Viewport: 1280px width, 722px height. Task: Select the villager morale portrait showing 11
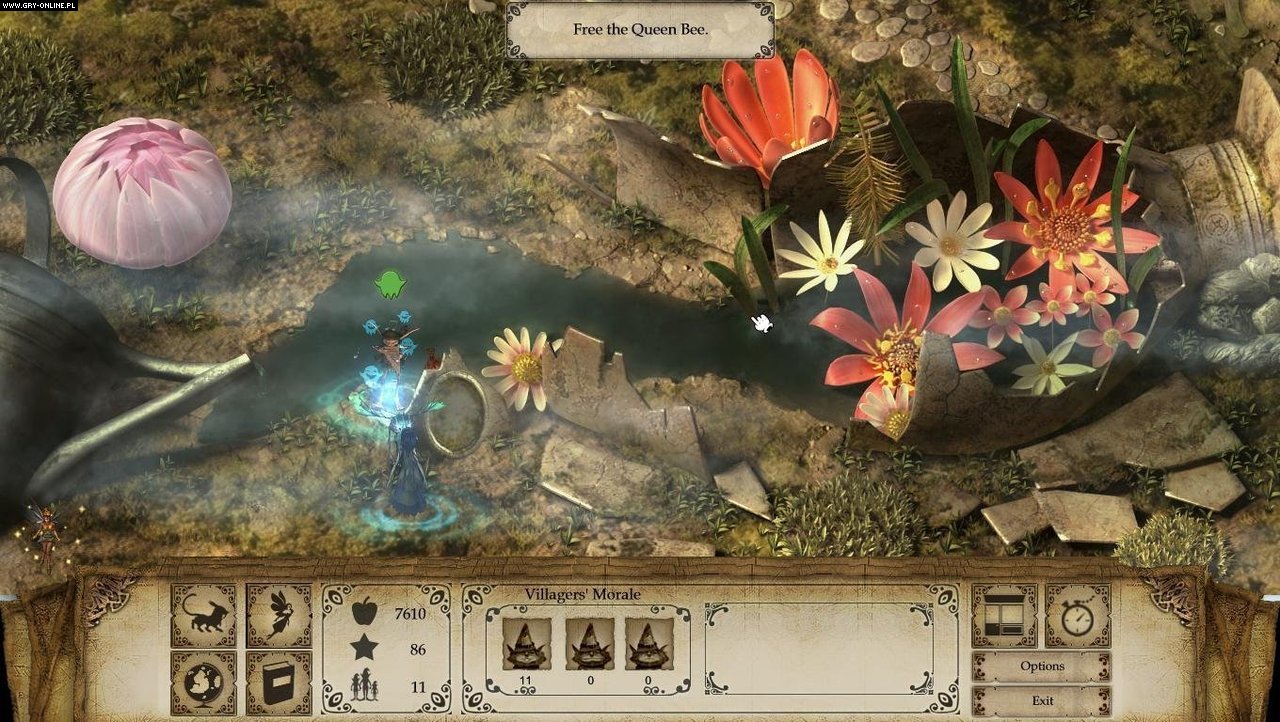tap(526, 644)
